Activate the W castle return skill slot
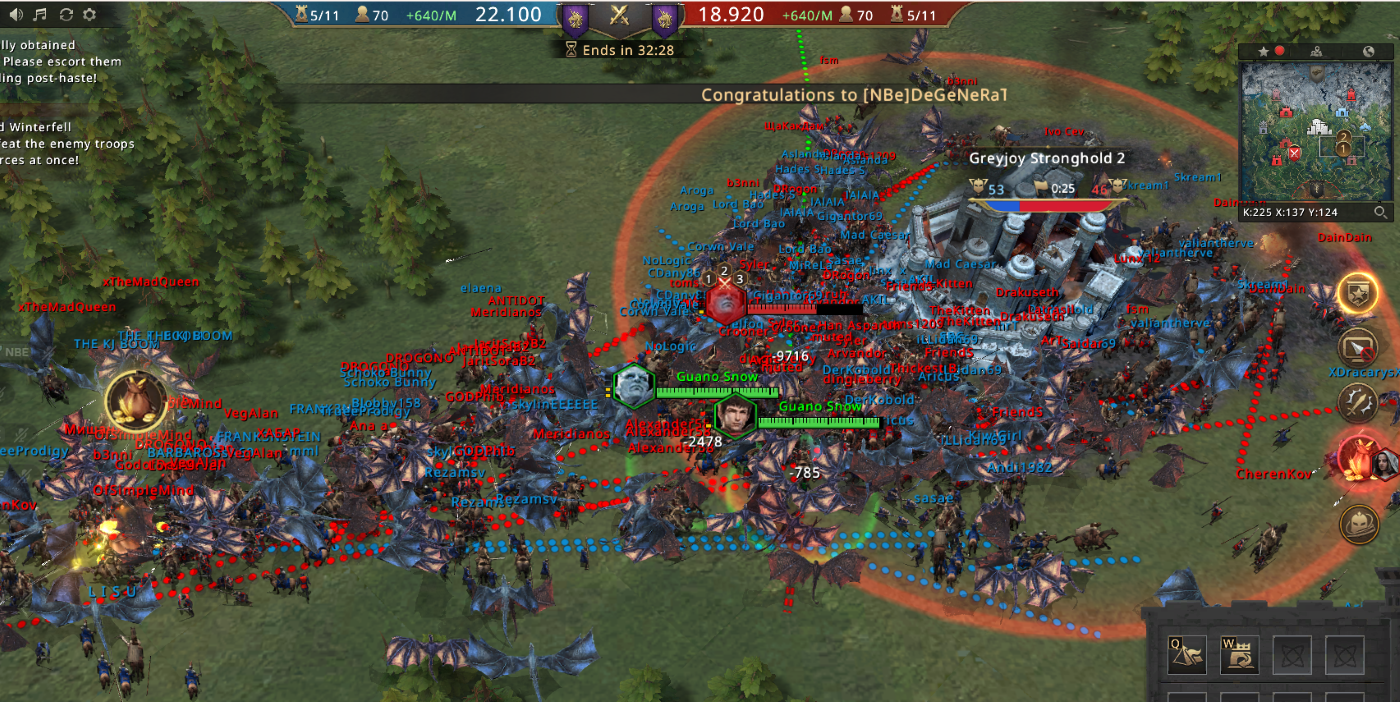This screenshot has width=1400, height=702. point(1239,654)
